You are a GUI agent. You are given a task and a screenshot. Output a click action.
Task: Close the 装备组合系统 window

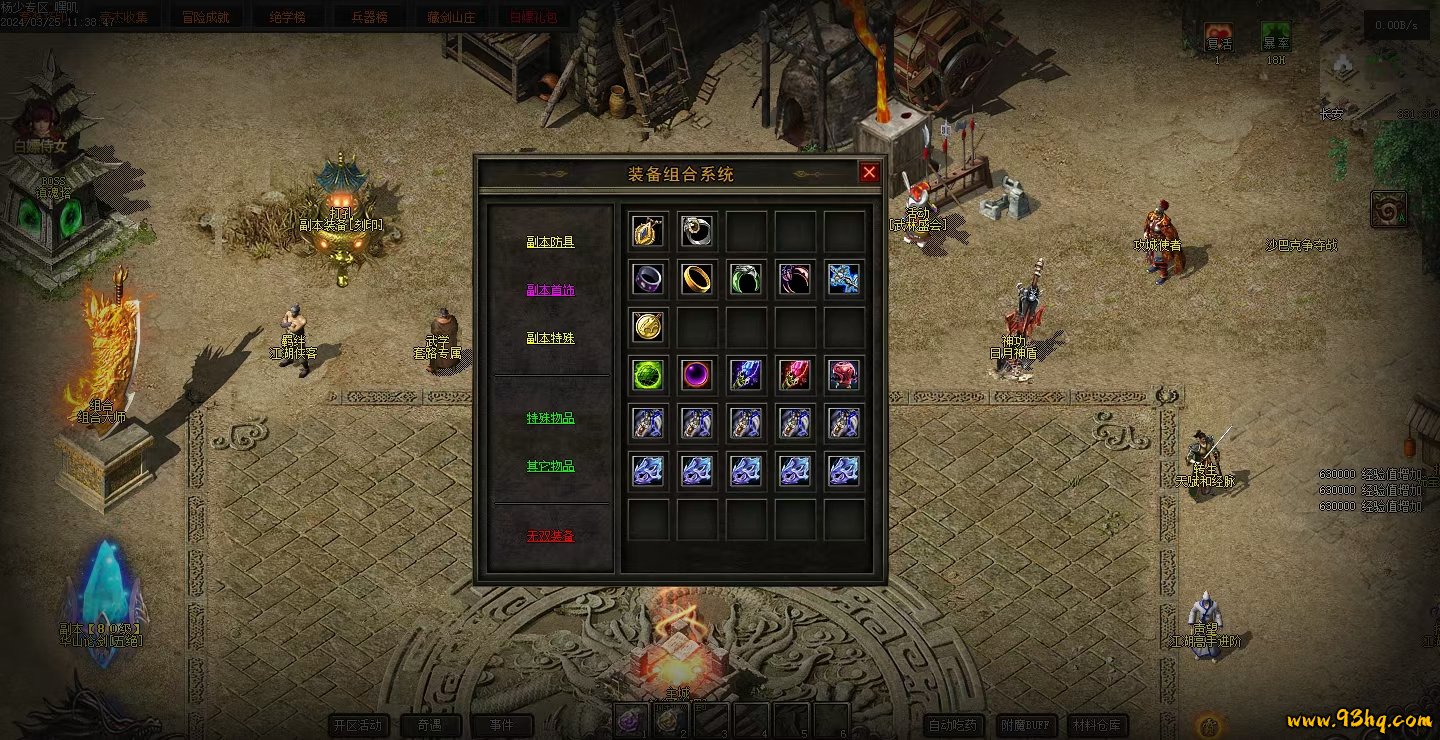(x=869, y=172)
